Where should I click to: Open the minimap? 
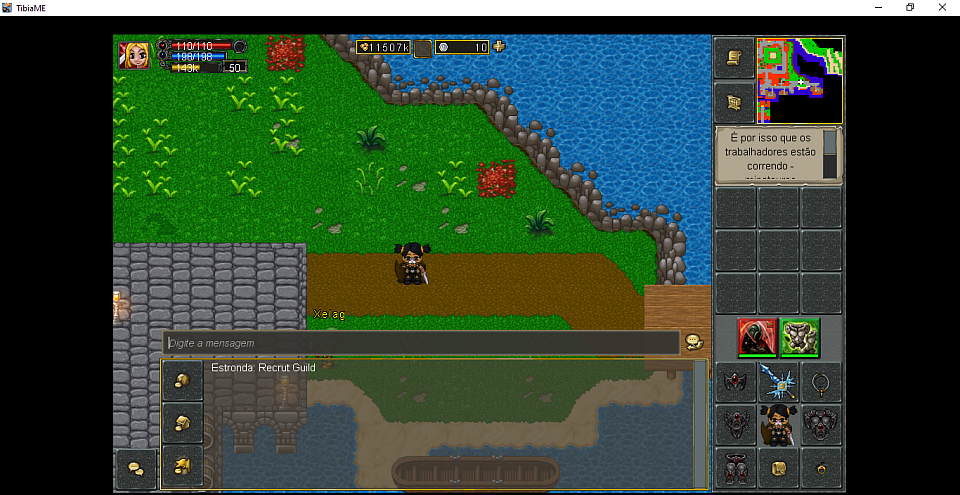800,80
